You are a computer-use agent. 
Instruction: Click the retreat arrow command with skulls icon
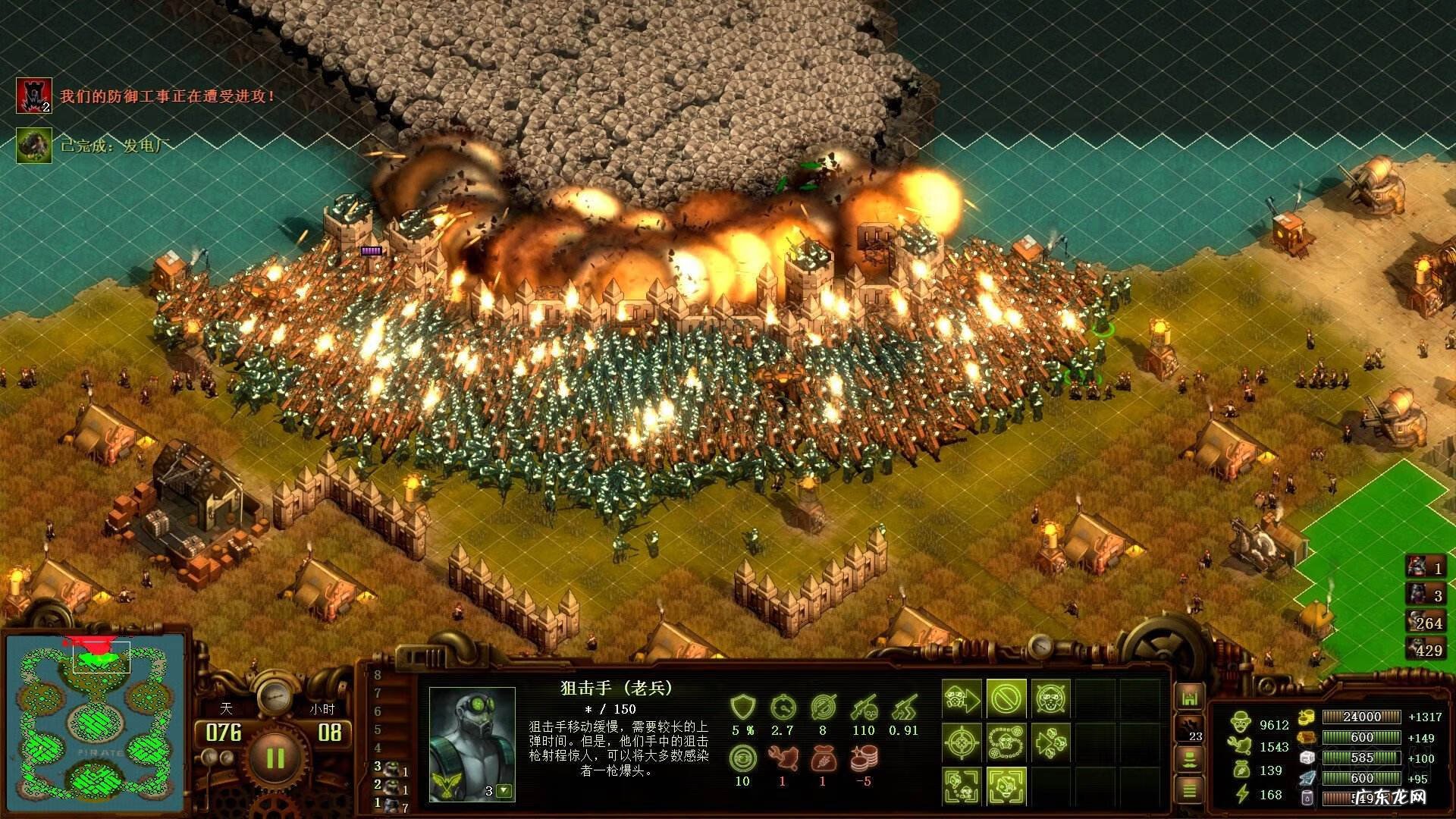pyautogui.click(x=1053, y=742)
